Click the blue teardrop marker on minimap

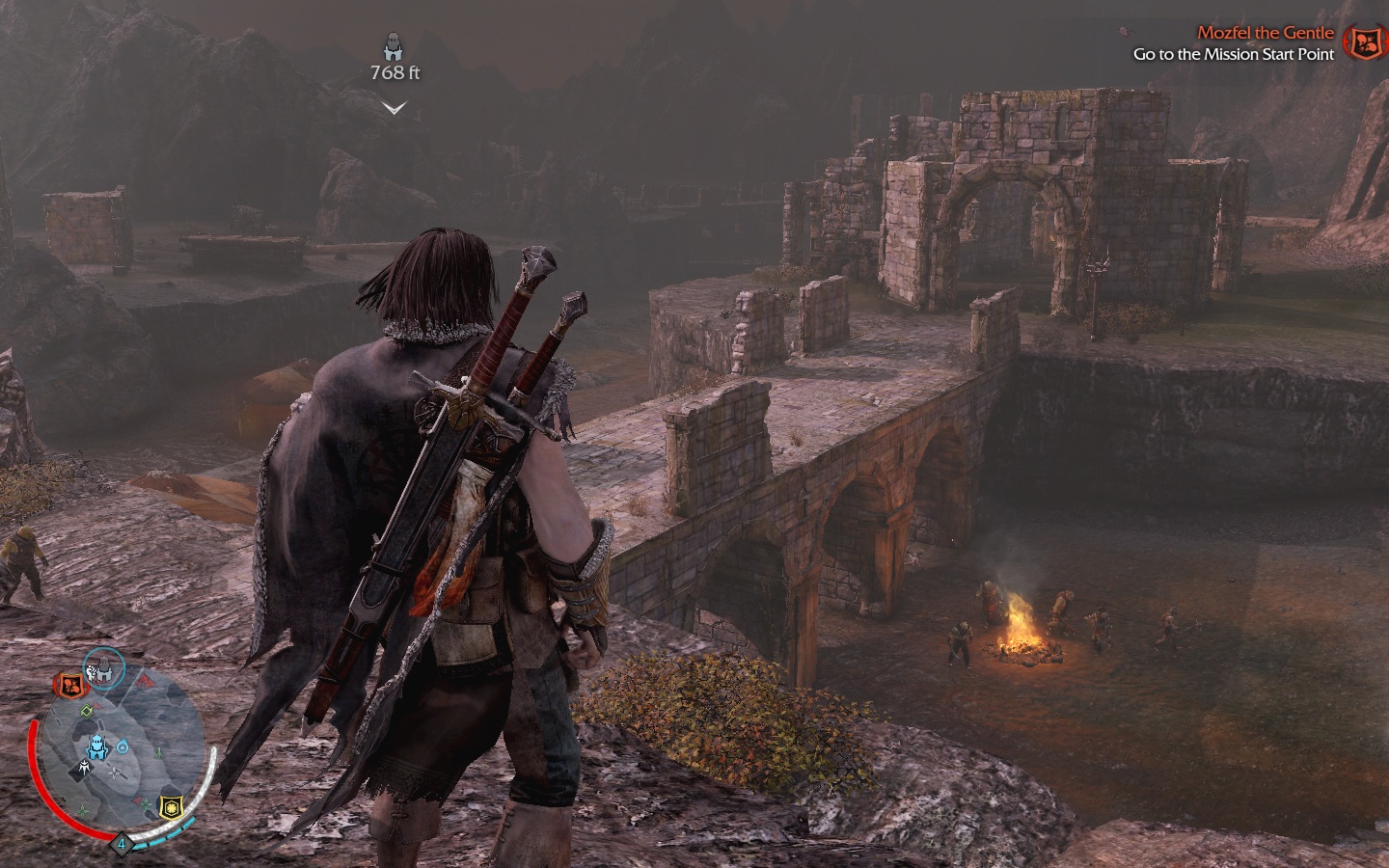(x=123, y=746)
